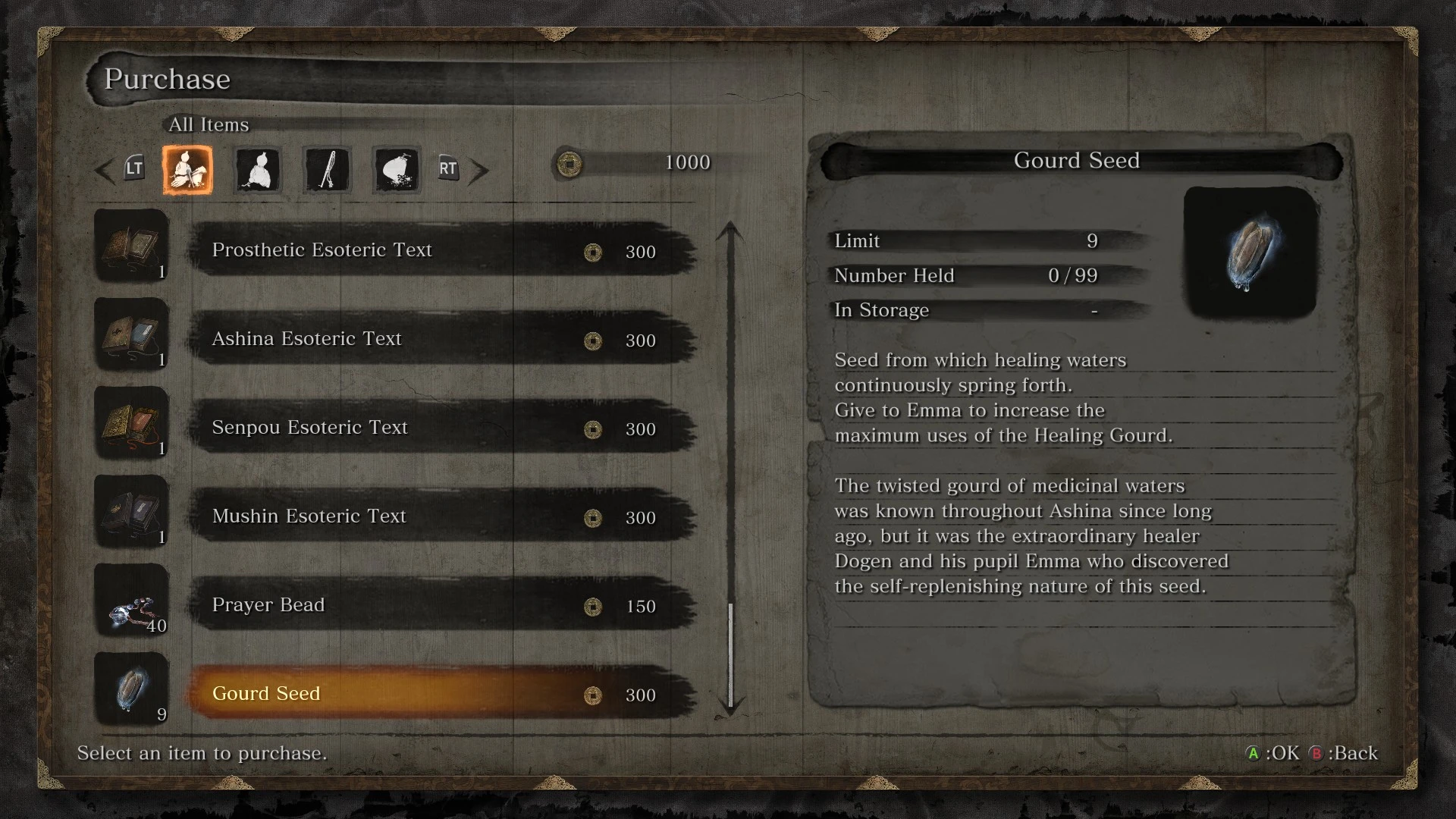The image size is (1456, 819).
Task: Click the Gourd Seed image in the detail panel
Action: (1248, 254)
